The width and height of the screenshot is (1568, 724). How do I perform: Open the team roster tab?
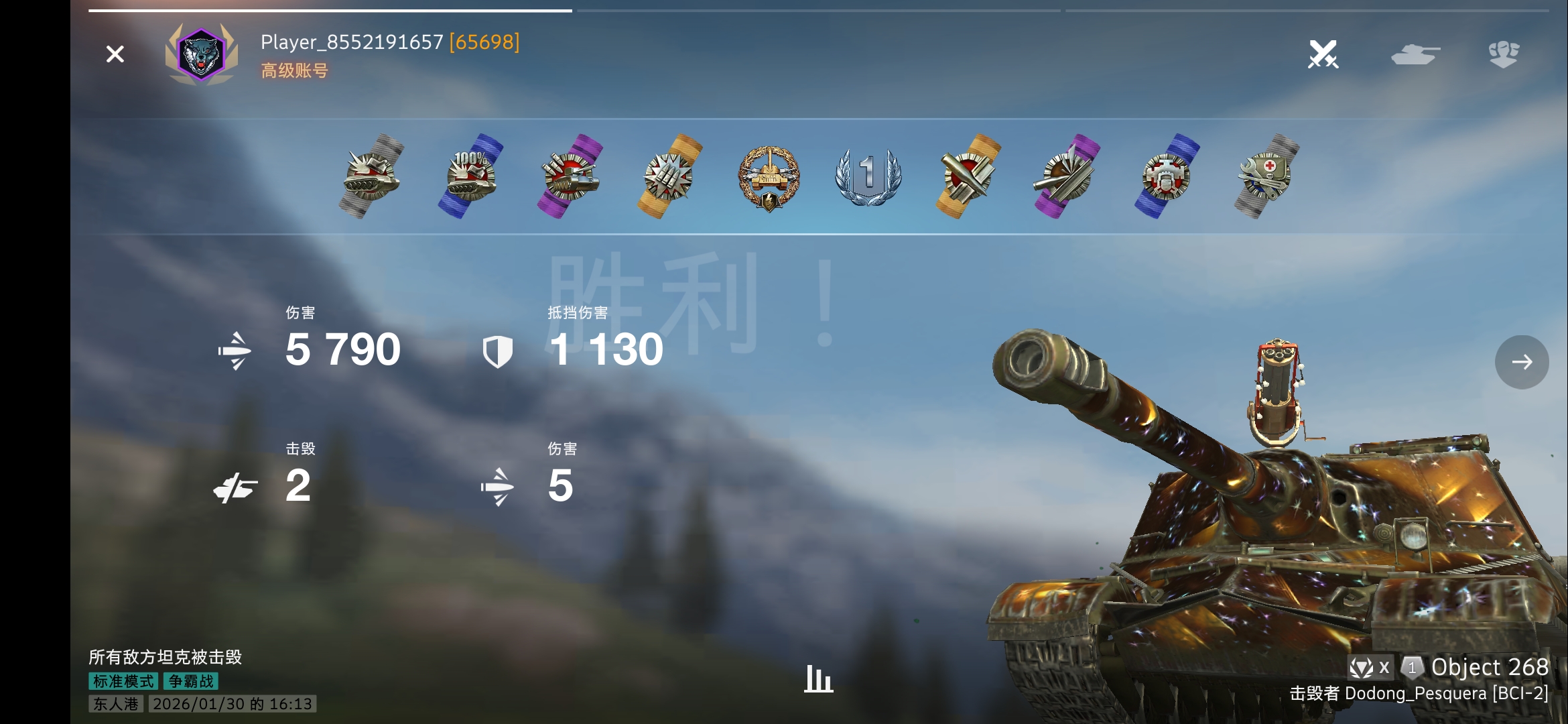point(1504,54)
